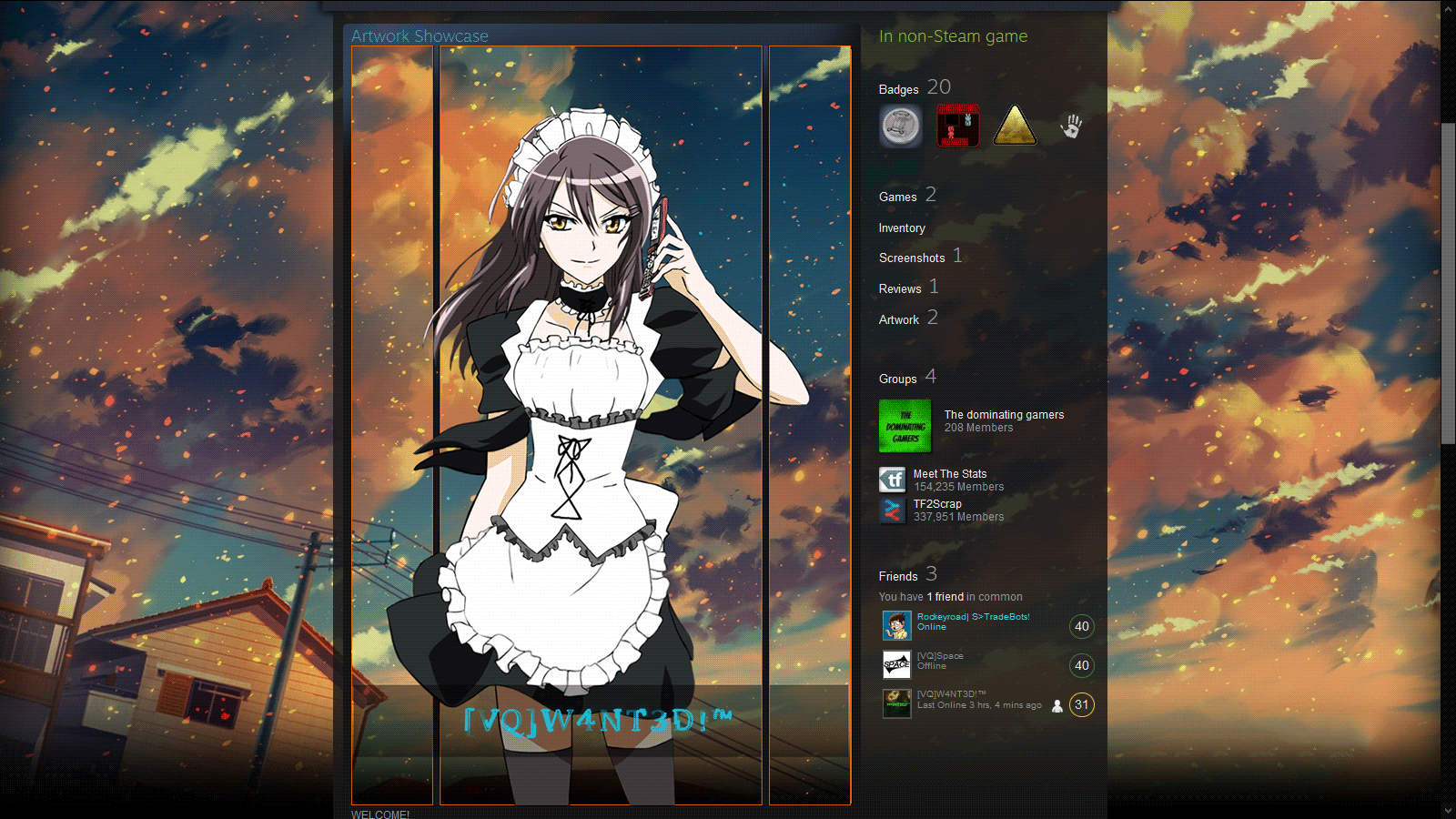Open the Inventory page
1456x819 pixels.
(x=902, y=227)
